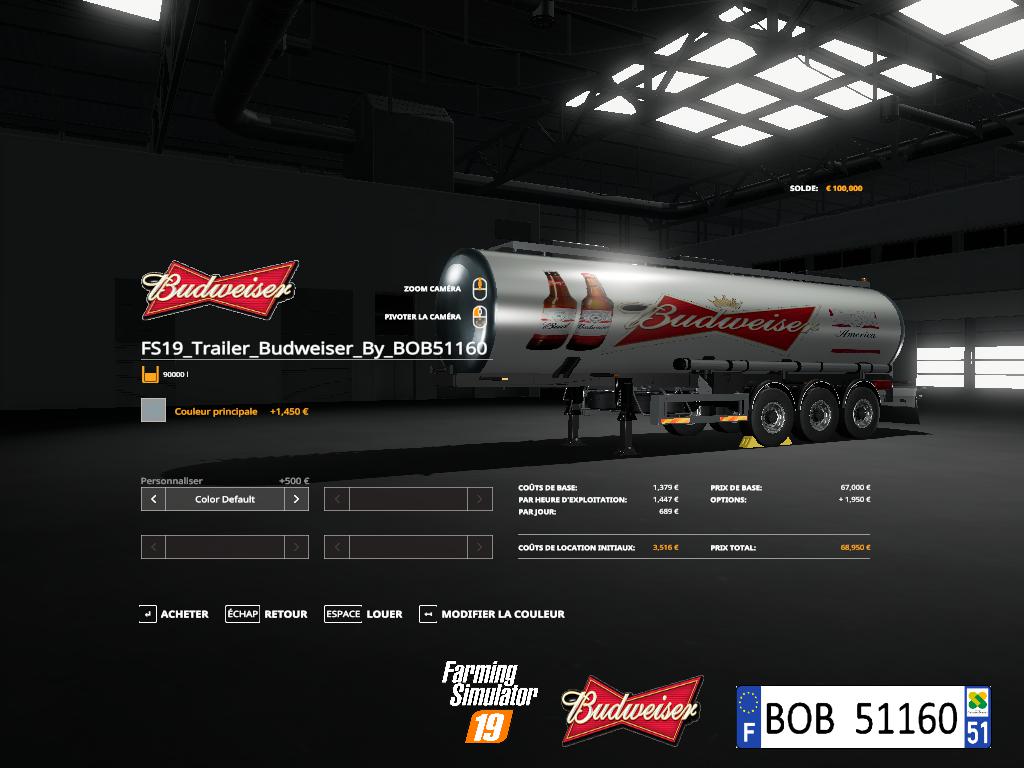Open the Color Default option field

225,499
